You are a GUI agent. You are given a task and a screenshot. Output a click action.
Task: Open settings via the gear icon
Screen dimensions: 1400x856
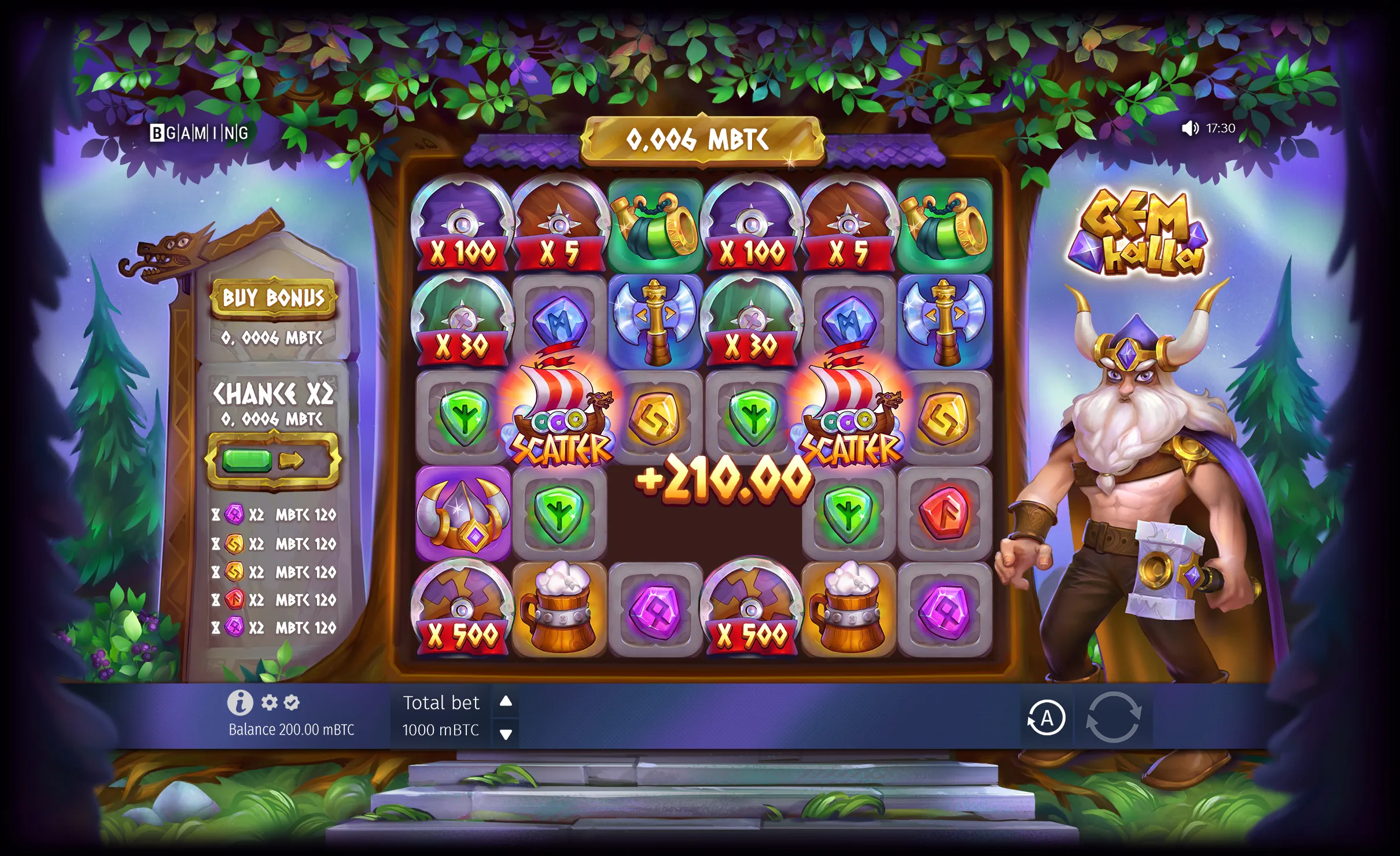point(269,703)
